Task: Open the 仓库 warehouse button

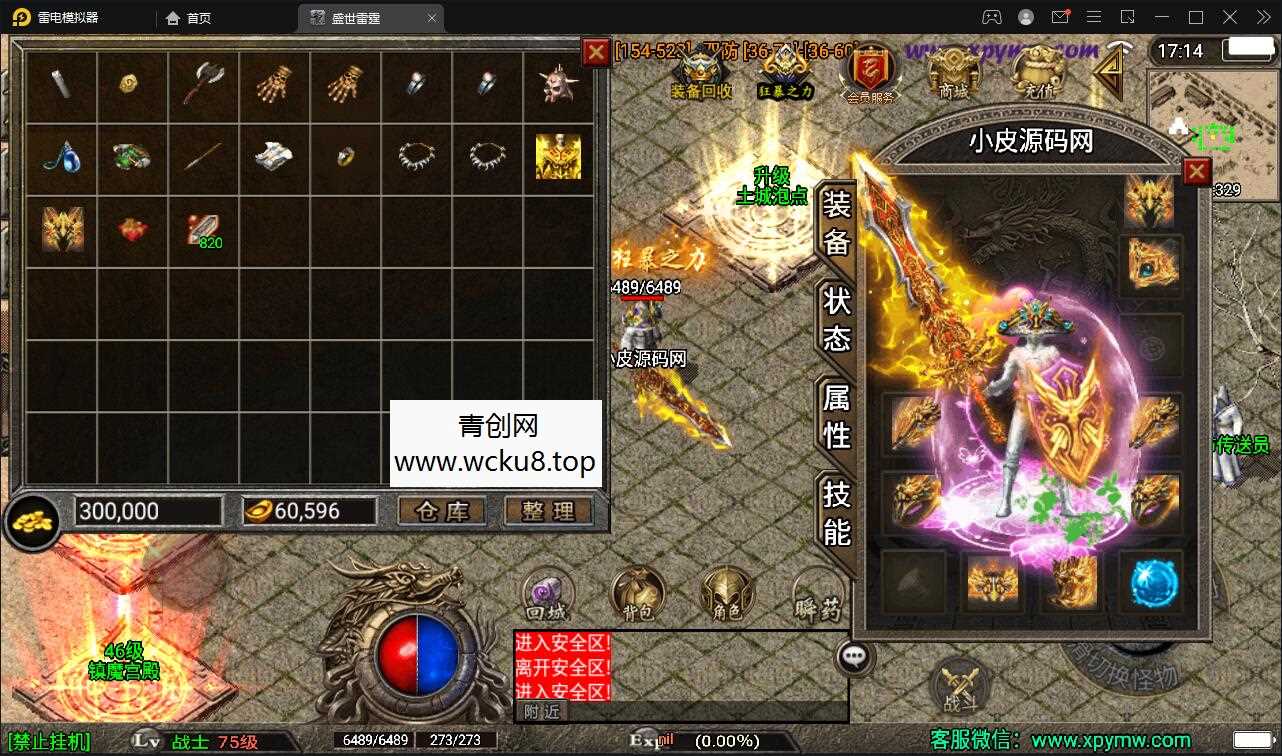Action: coord(443,511)
